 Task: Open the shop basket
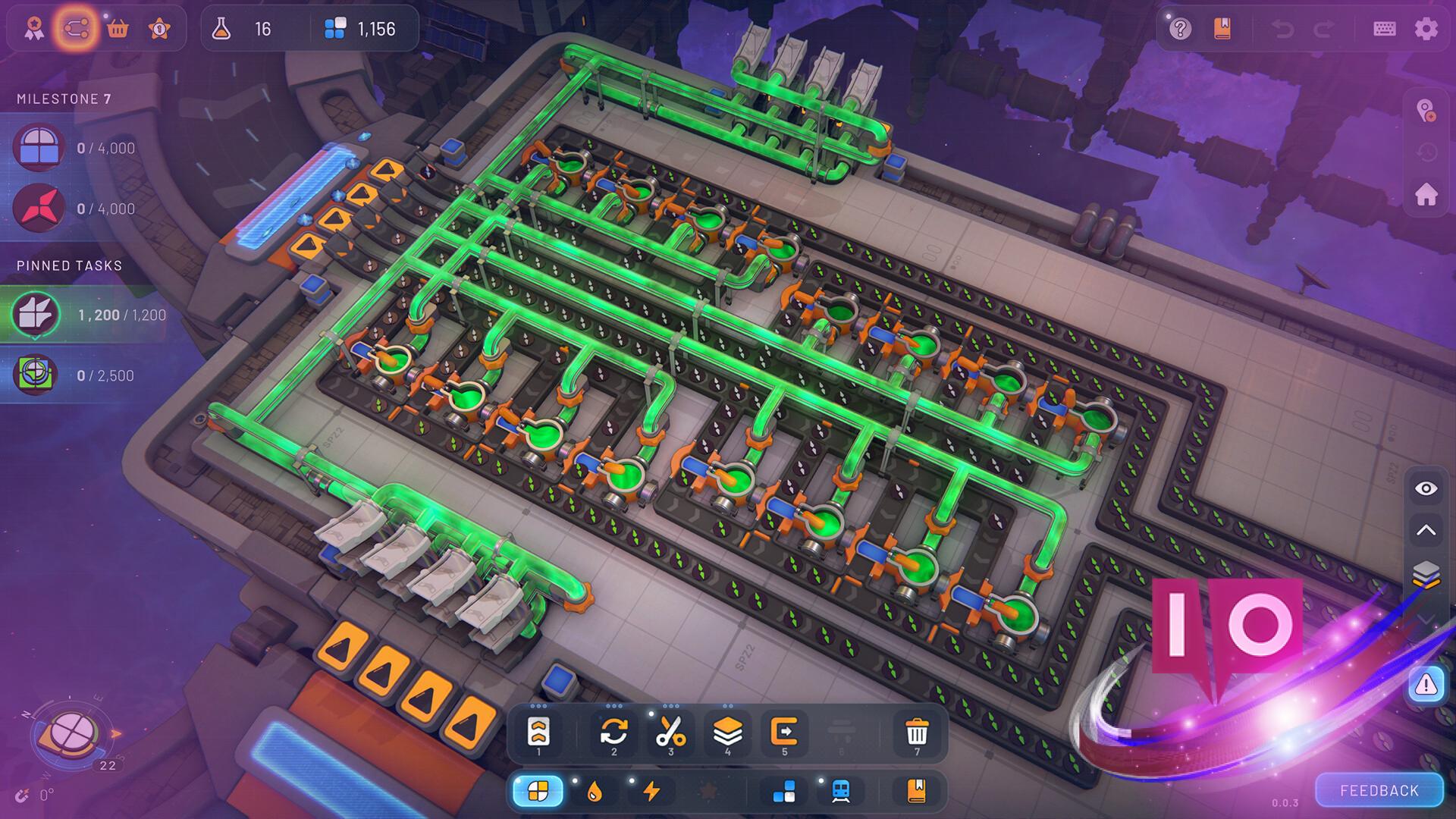tap(118, 28)
